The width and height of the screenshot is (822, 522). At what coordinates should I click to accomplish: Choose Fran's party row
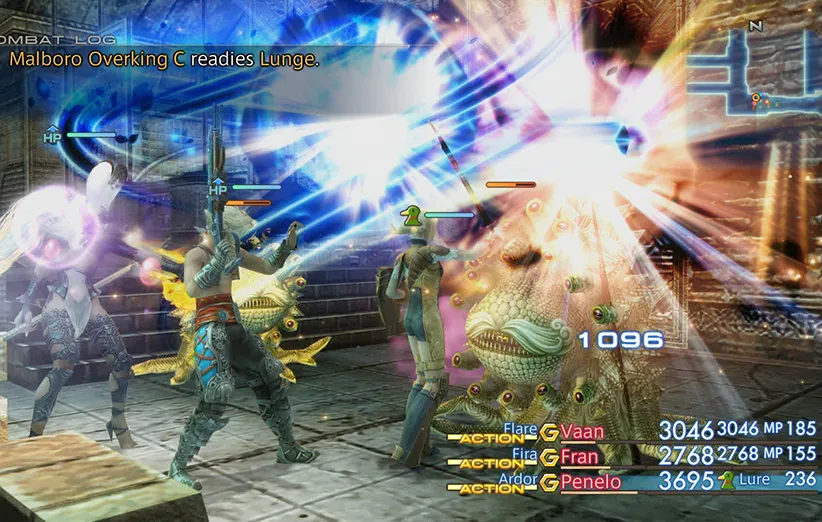[580, 457]
